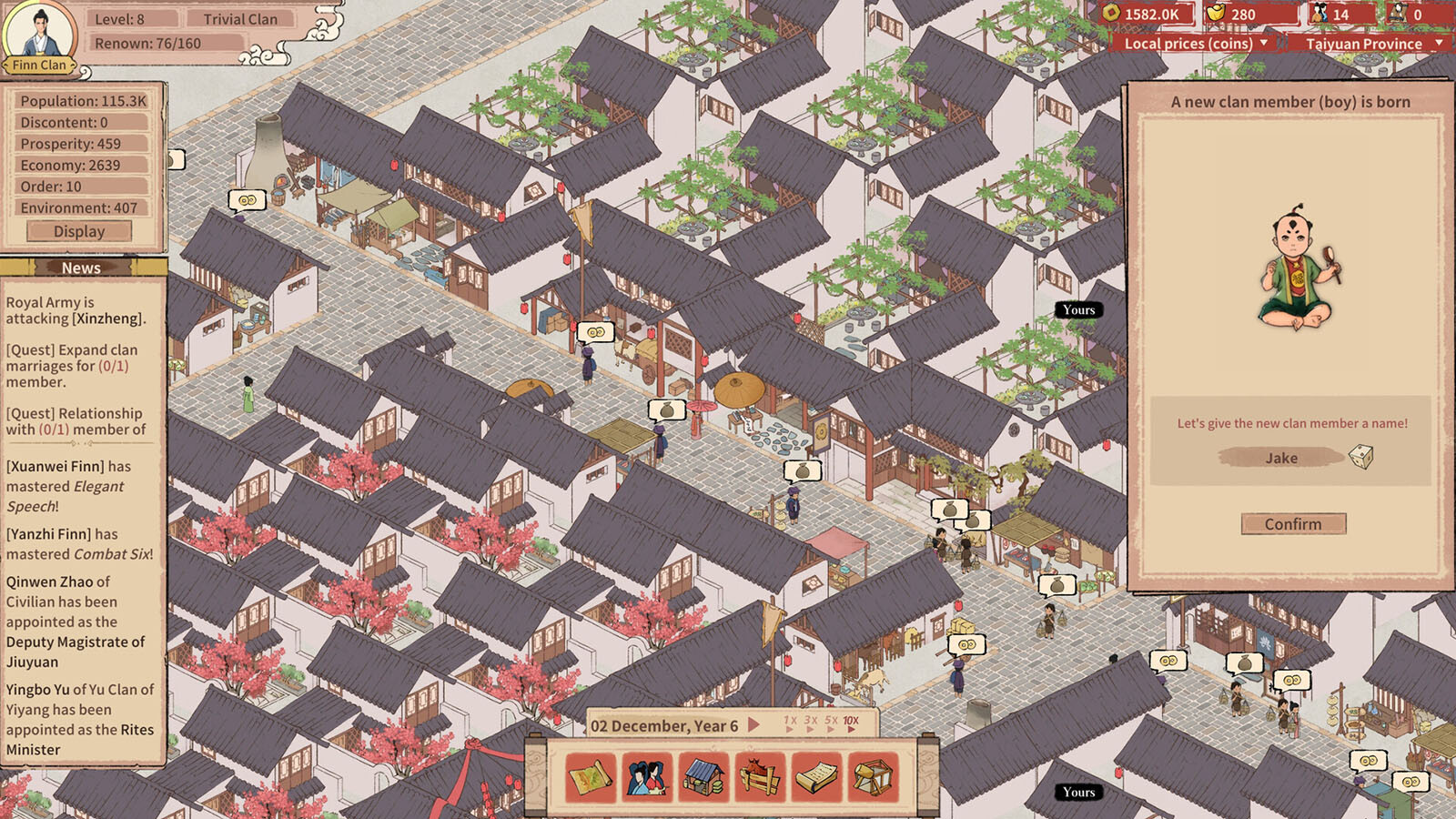Open the Taiyuan Province dropdown
The width and height of the screenshot is (1456, 819).
[x=1372, y=44]
